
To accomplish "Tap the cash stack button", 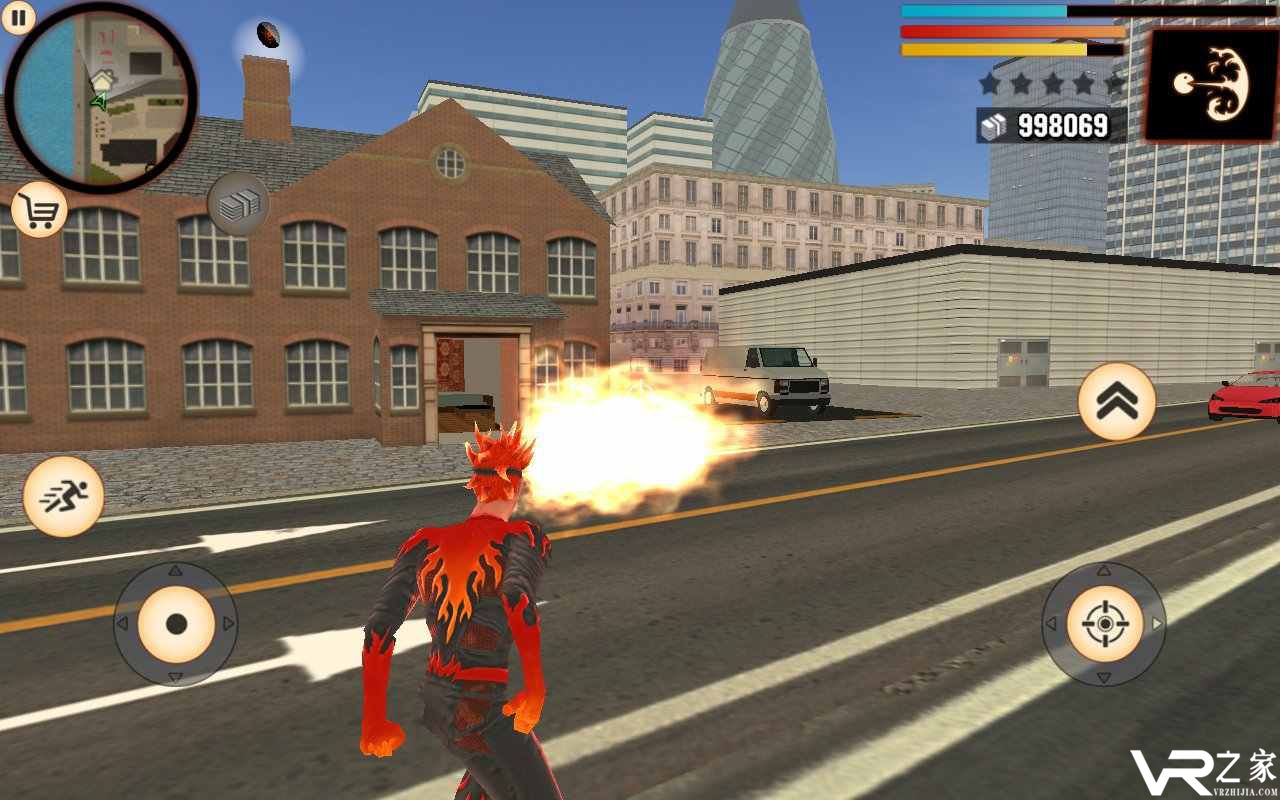I will point(238,204).
